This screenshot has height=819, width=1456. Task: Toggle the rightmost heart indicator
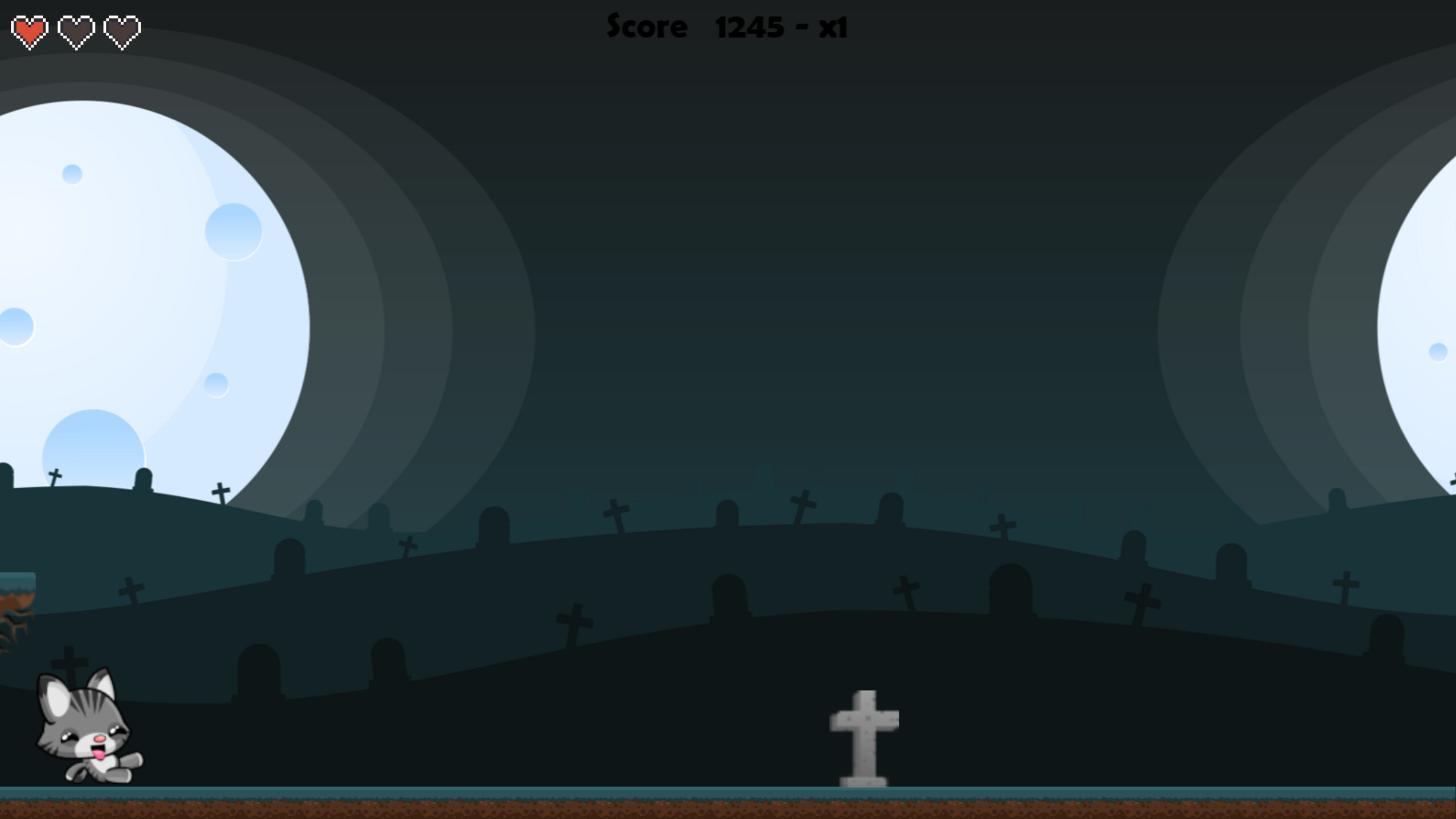[x=123, y=30]
